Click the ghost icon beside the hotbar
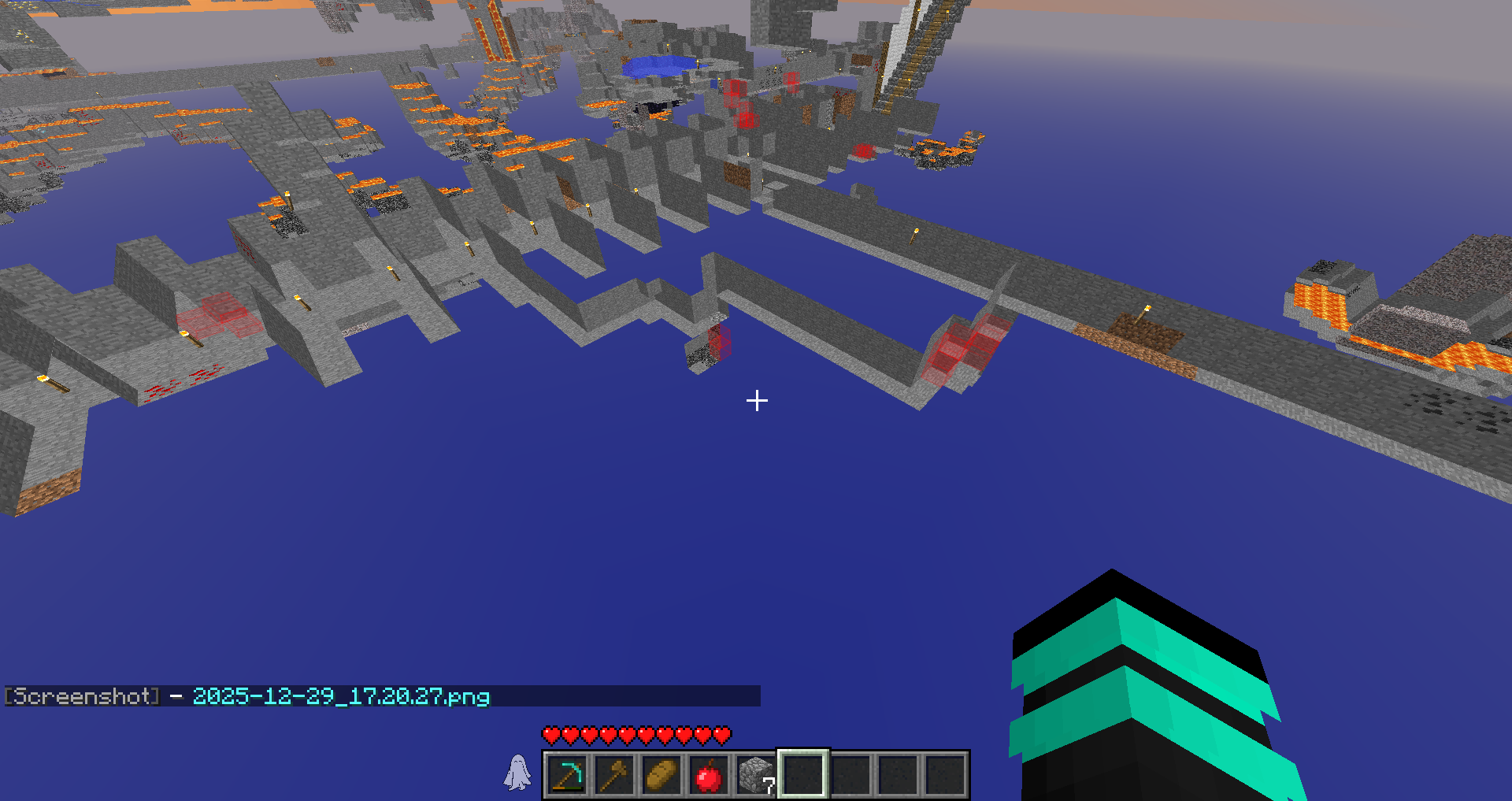 pyautogui.click(x=517, y=773)
